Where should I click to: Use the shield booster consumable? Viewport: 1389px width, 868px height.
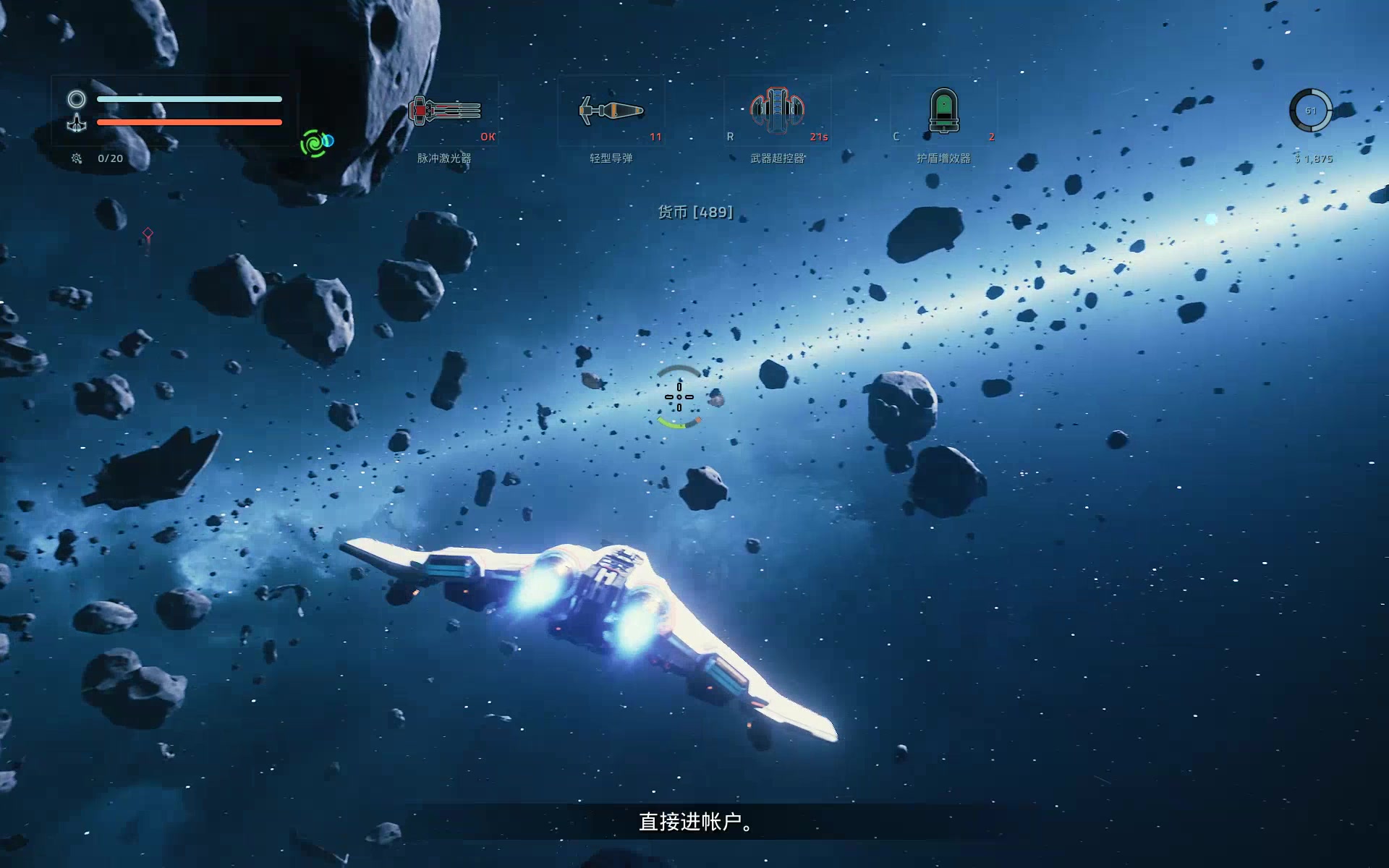coord(943,111)
